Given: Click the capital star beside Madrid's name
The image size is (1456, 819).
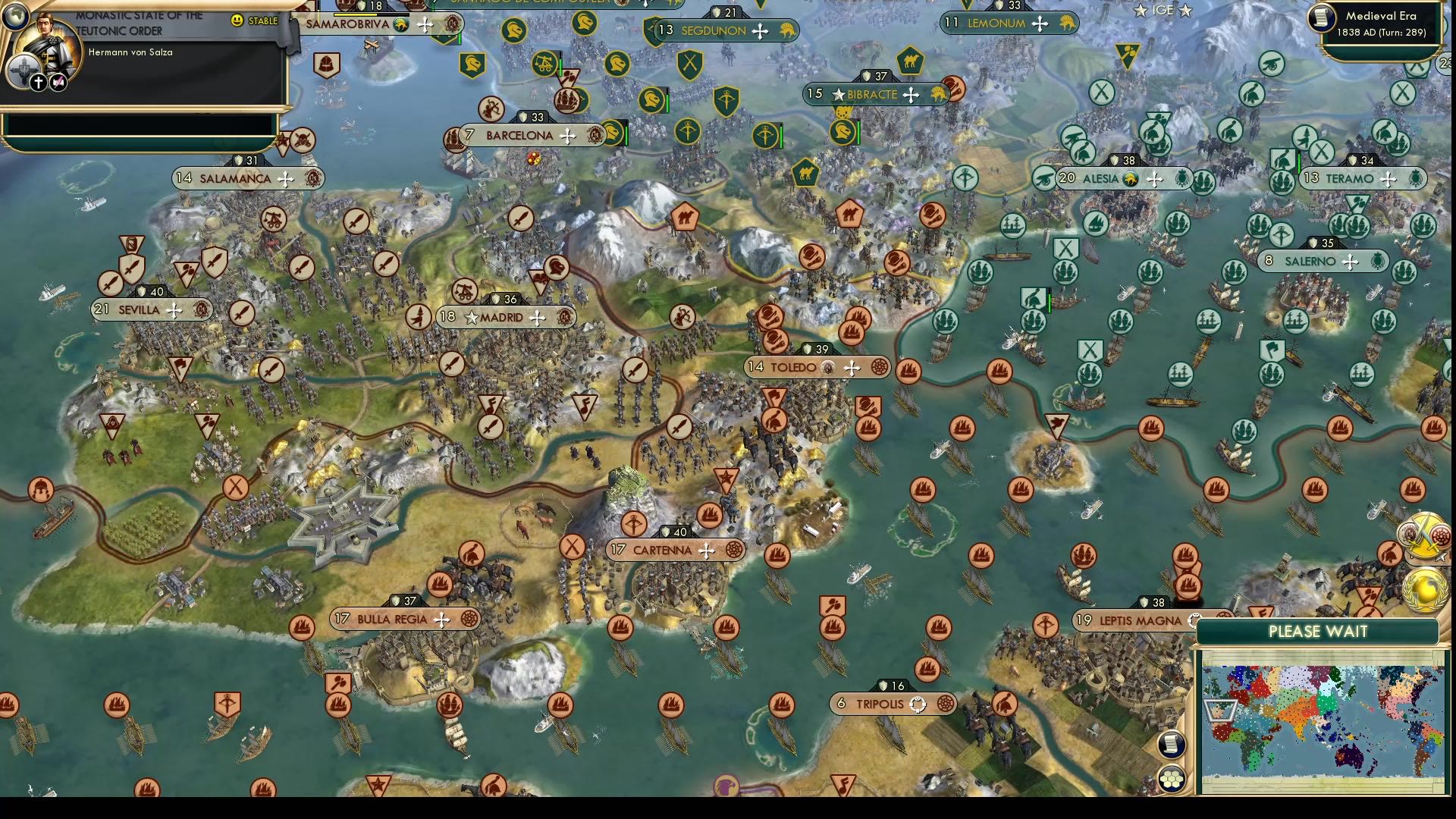Looking at the screenshot, I should [x=473, y=317].
